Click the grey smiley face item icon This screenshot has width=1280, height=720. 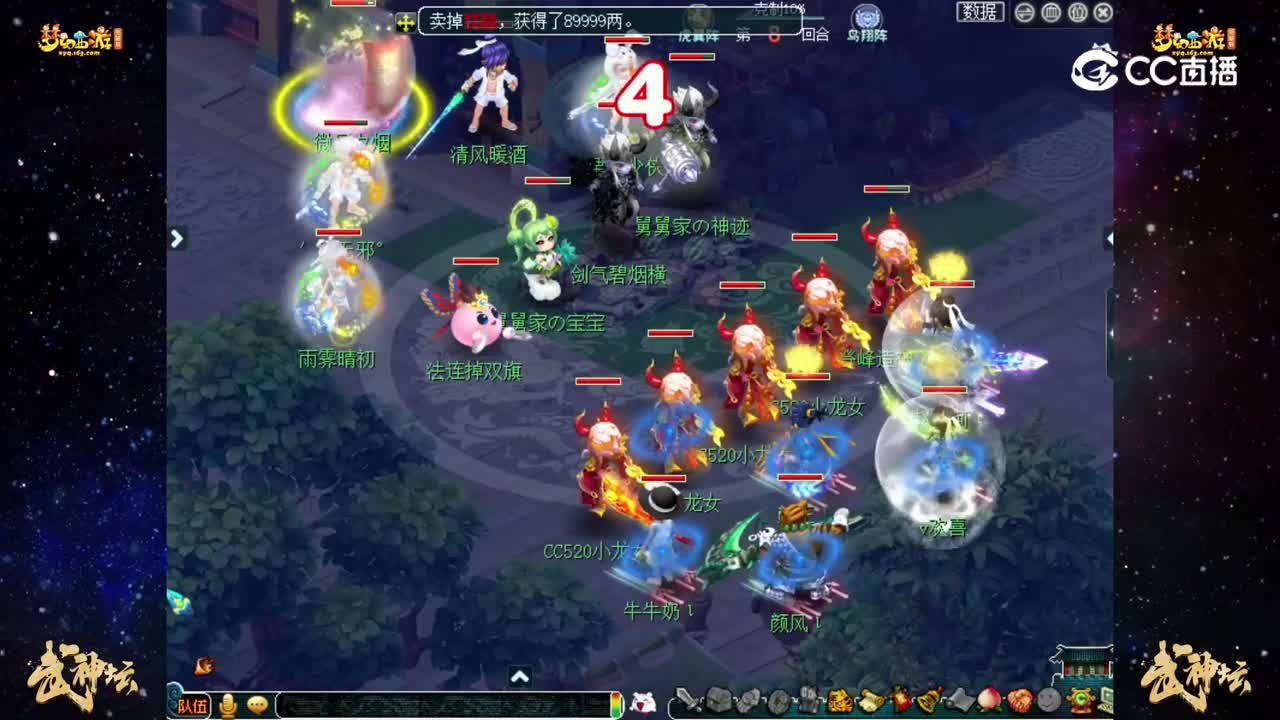pos(1047,701)
